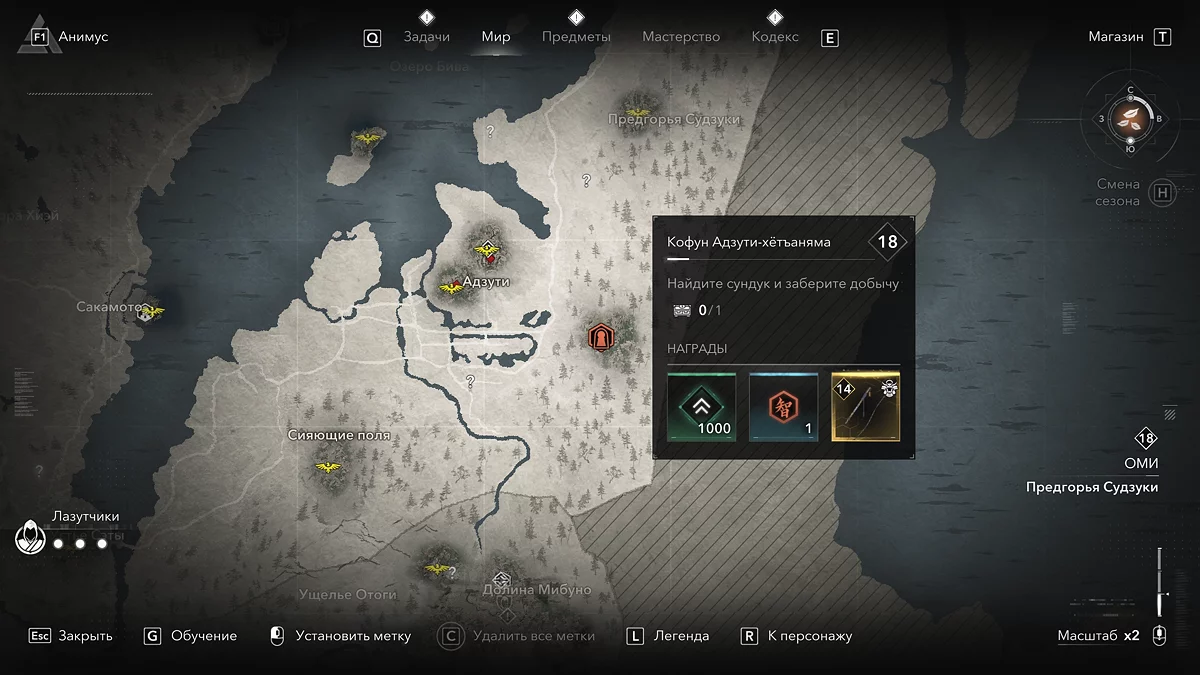Open the Обучение tutorials
Viewport: 1200px width, 675px height.
point(204,636)
